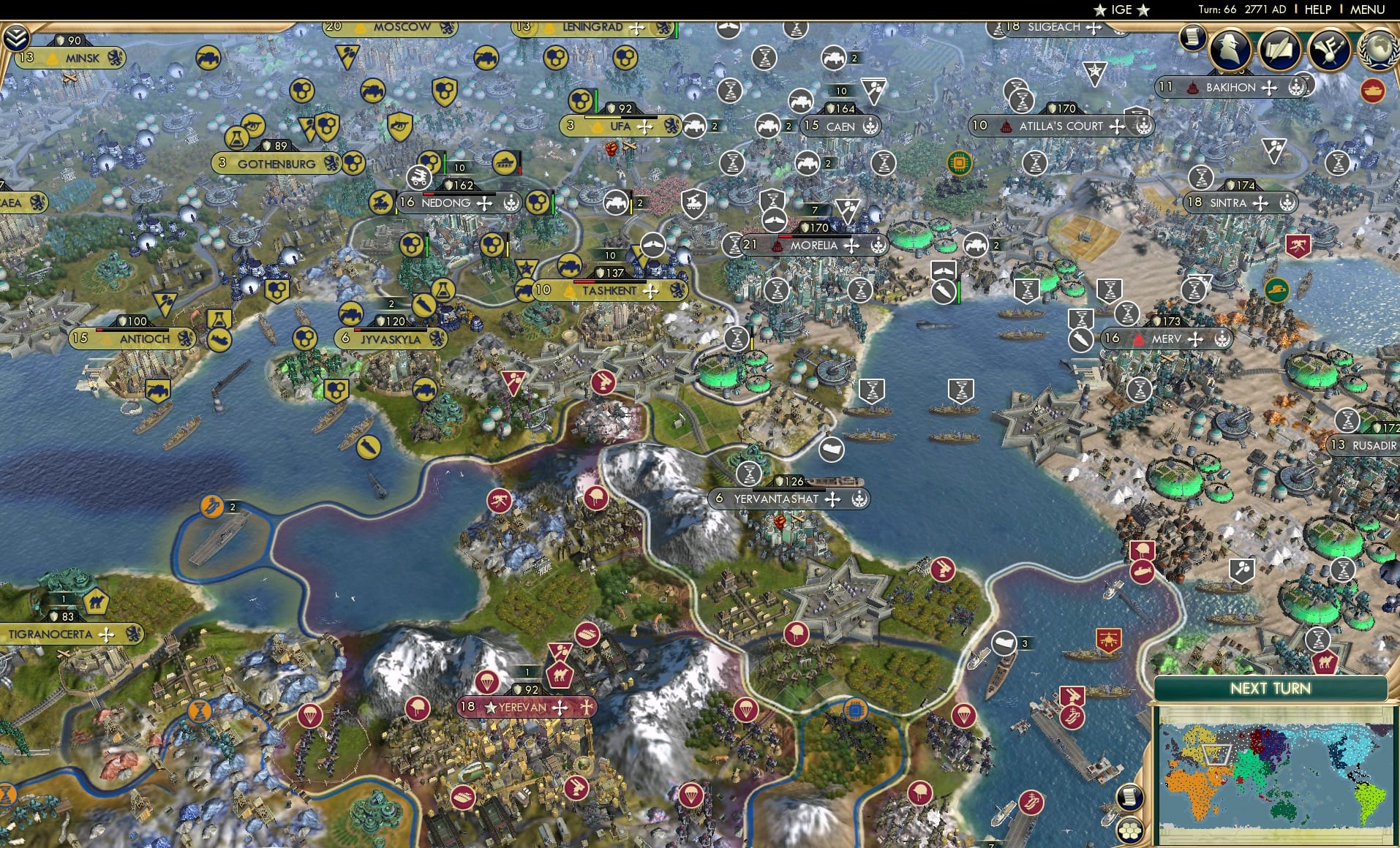Select the red tank military alert icon

click(x=1374, y=91)
